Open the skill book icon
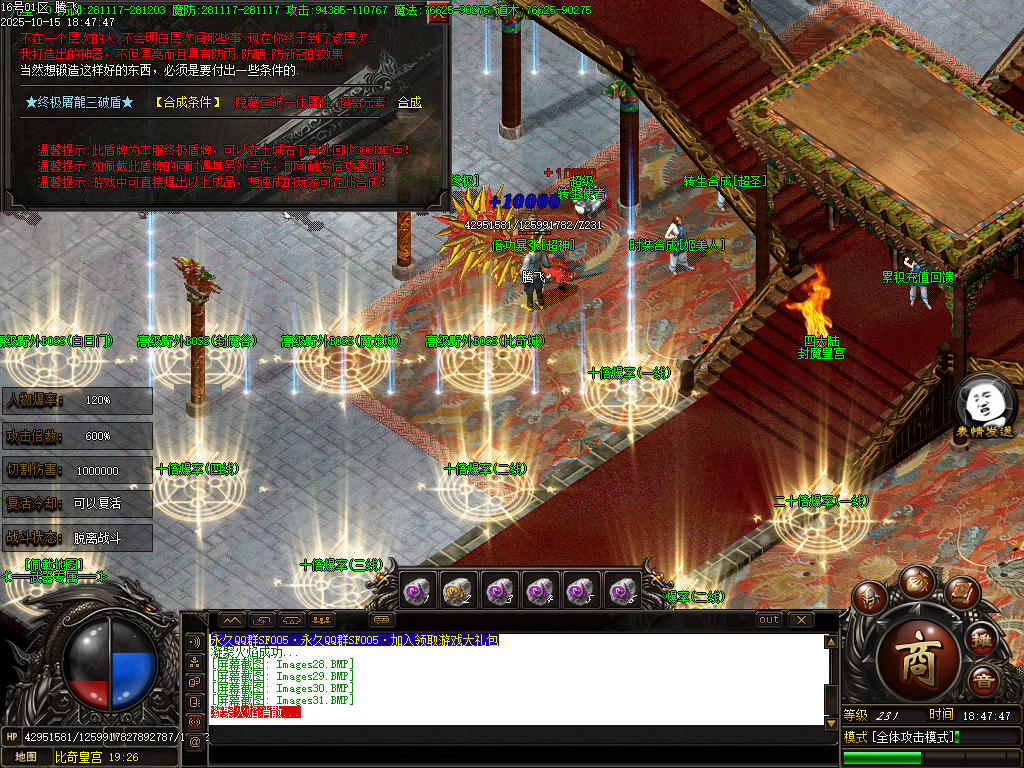Screen dimensions: 1024x768 point(961,591)
